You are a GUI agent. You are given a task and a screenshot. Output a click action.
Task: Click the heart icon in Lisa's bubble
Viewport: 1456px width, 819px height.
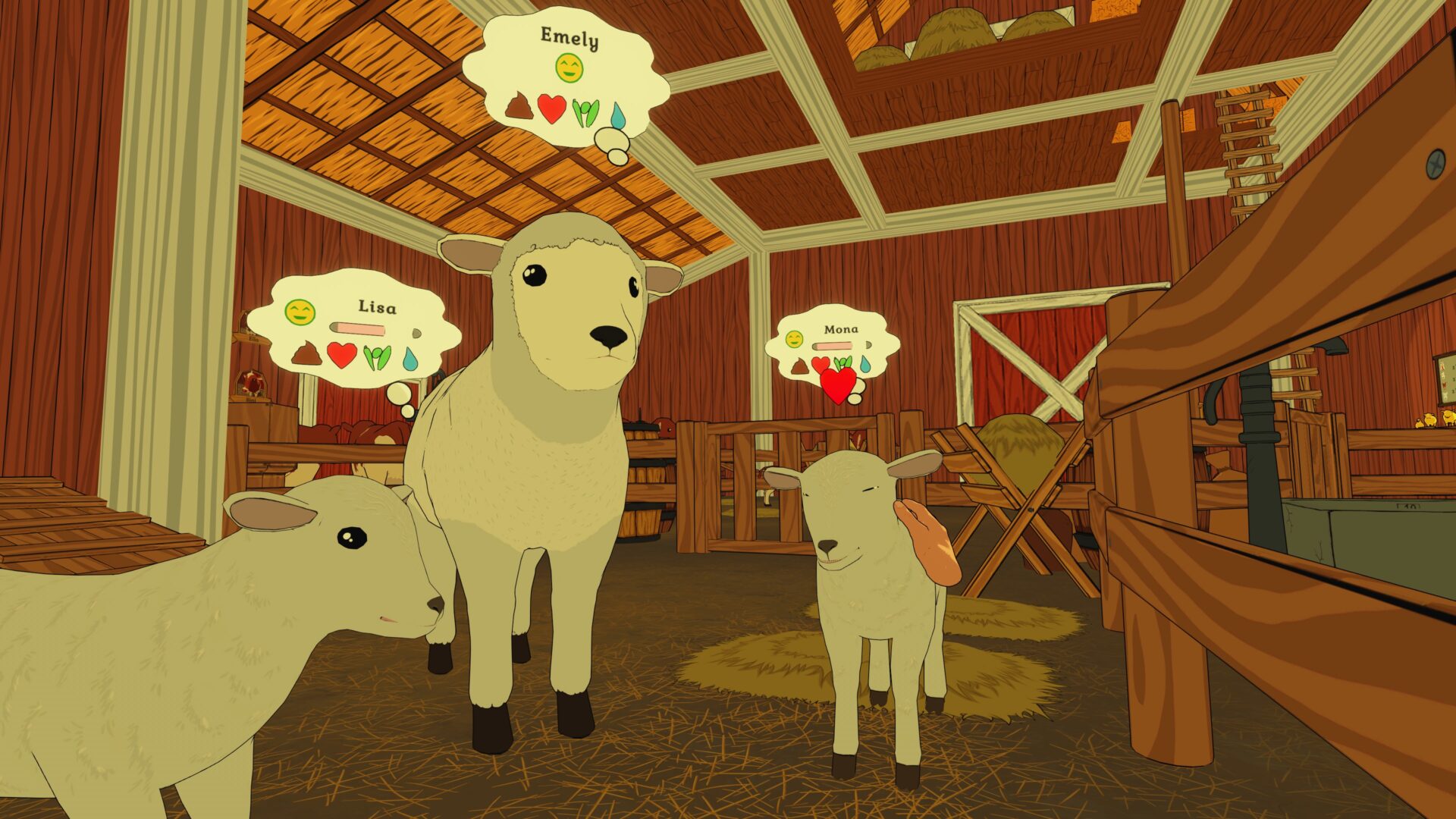point(343,356)
